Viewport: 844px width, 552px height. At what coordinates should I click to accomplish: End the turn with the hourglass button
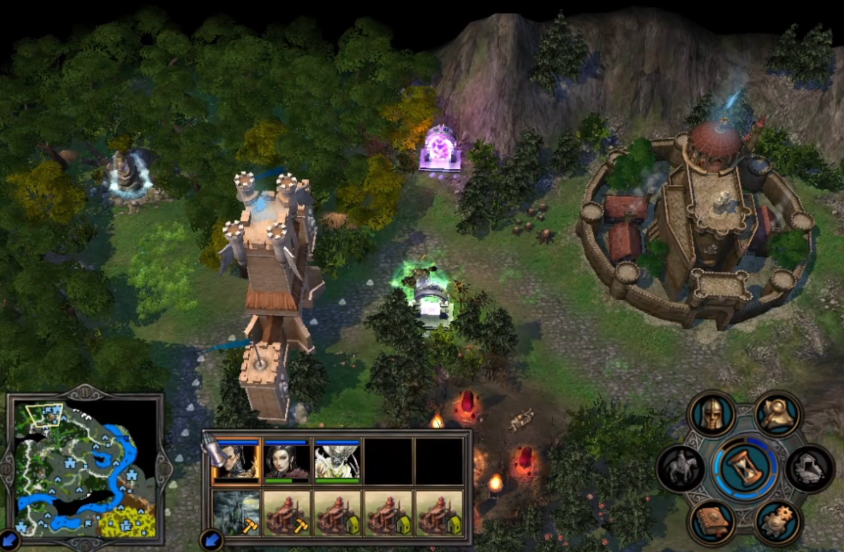(743, 467)
